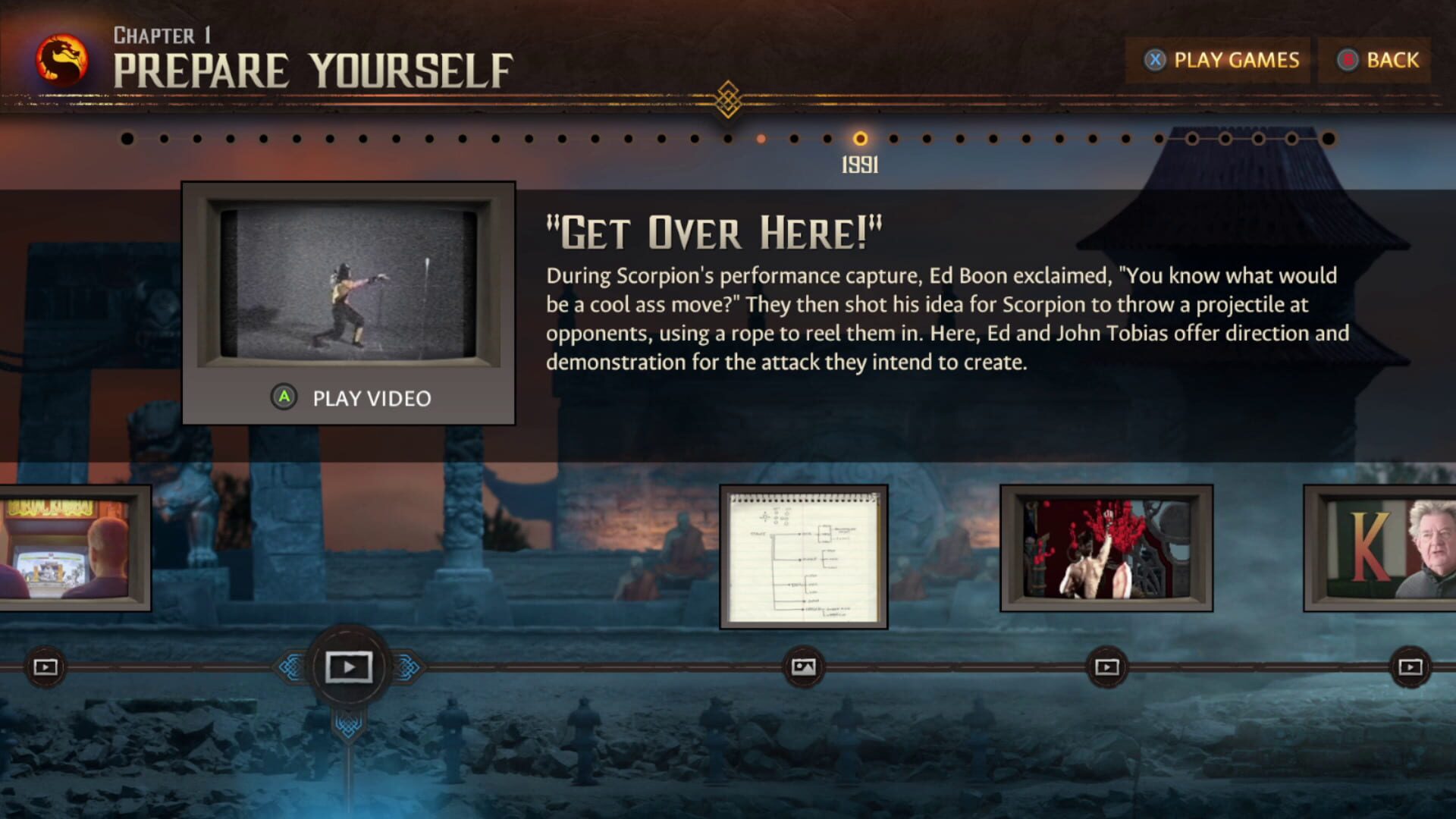Click the video node icon under the blood ritual clip
The image size is (1456, 819).
(x=1106, y=667)
